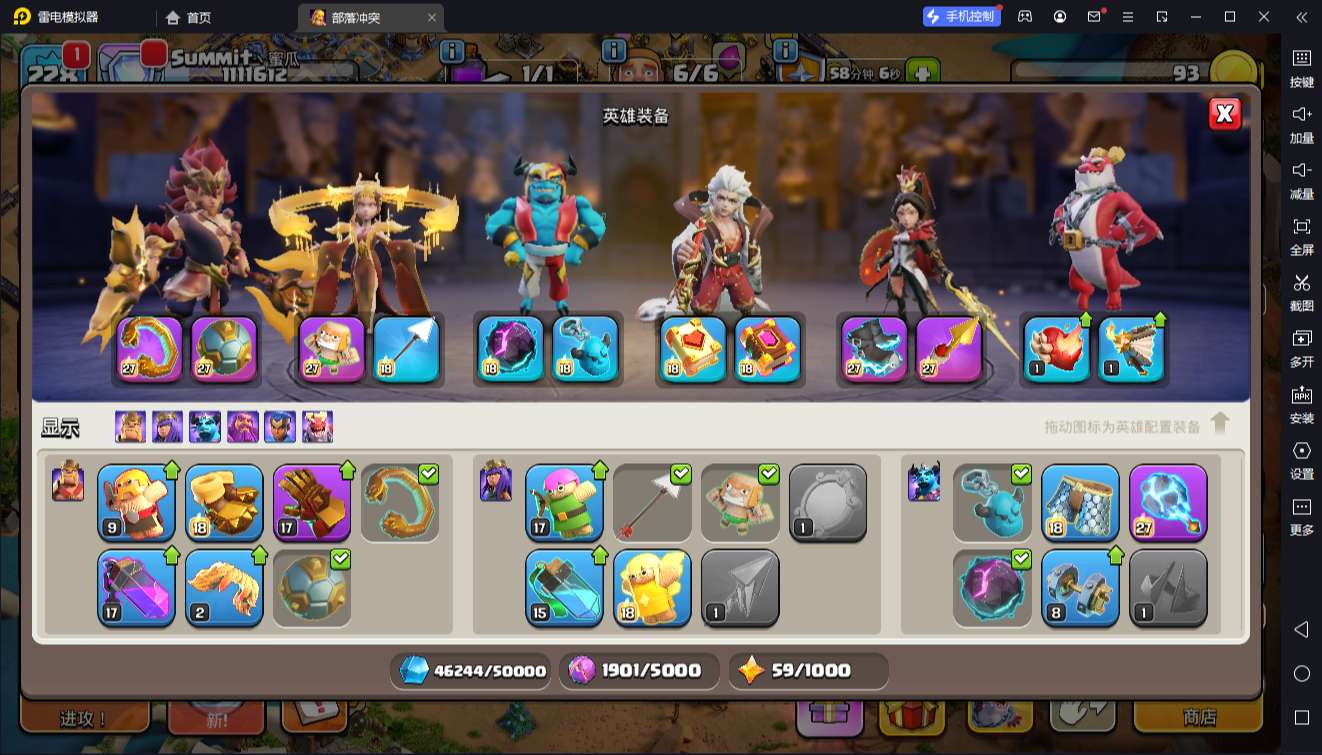Select the Invisibility Vial equipment
Image resolution: width=1322 pixels, height=755 pixels.
coord(564,588)
